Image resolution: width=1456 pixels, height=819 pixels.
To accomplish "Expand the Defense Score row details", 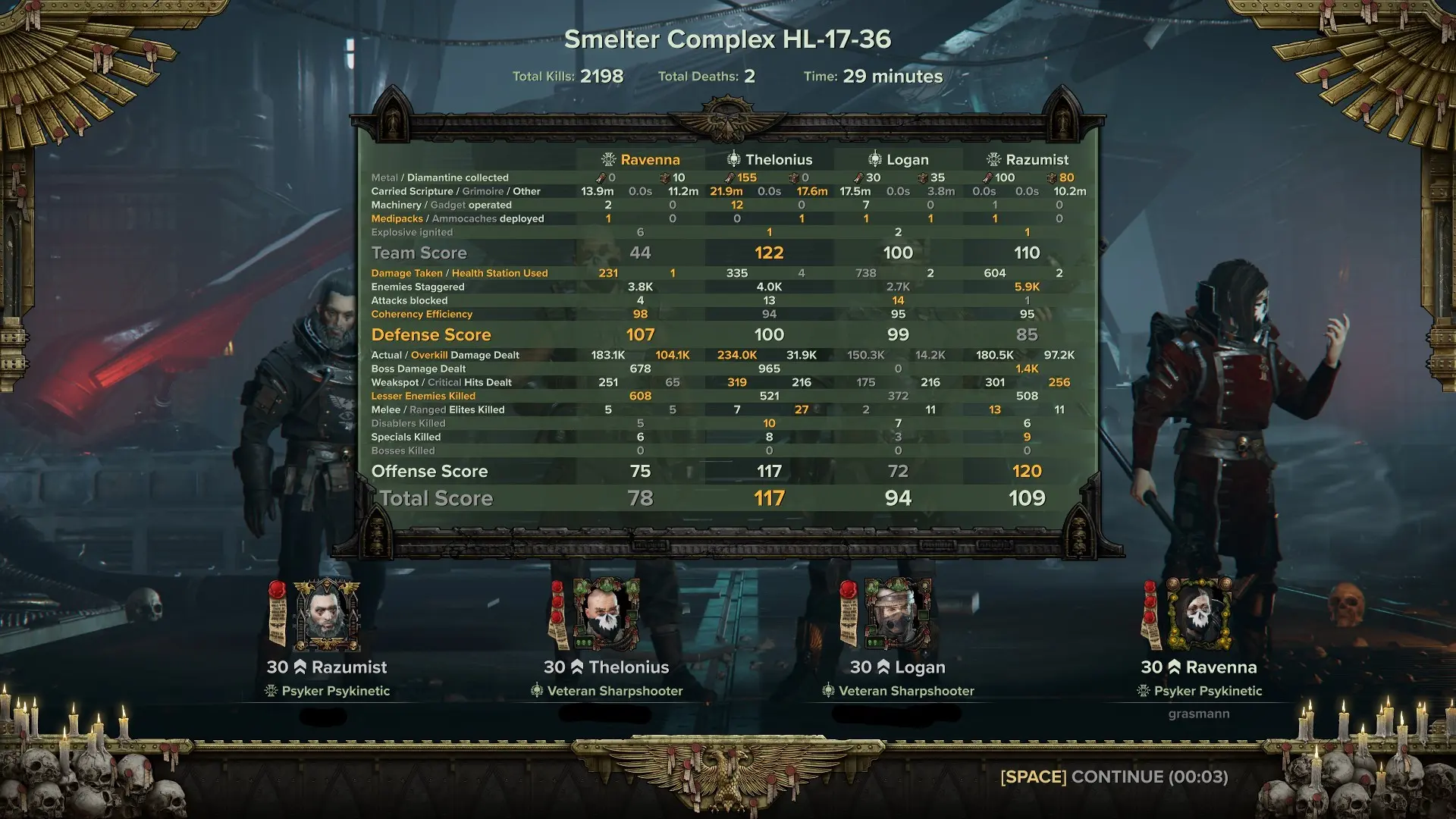I will click(430, 334).
